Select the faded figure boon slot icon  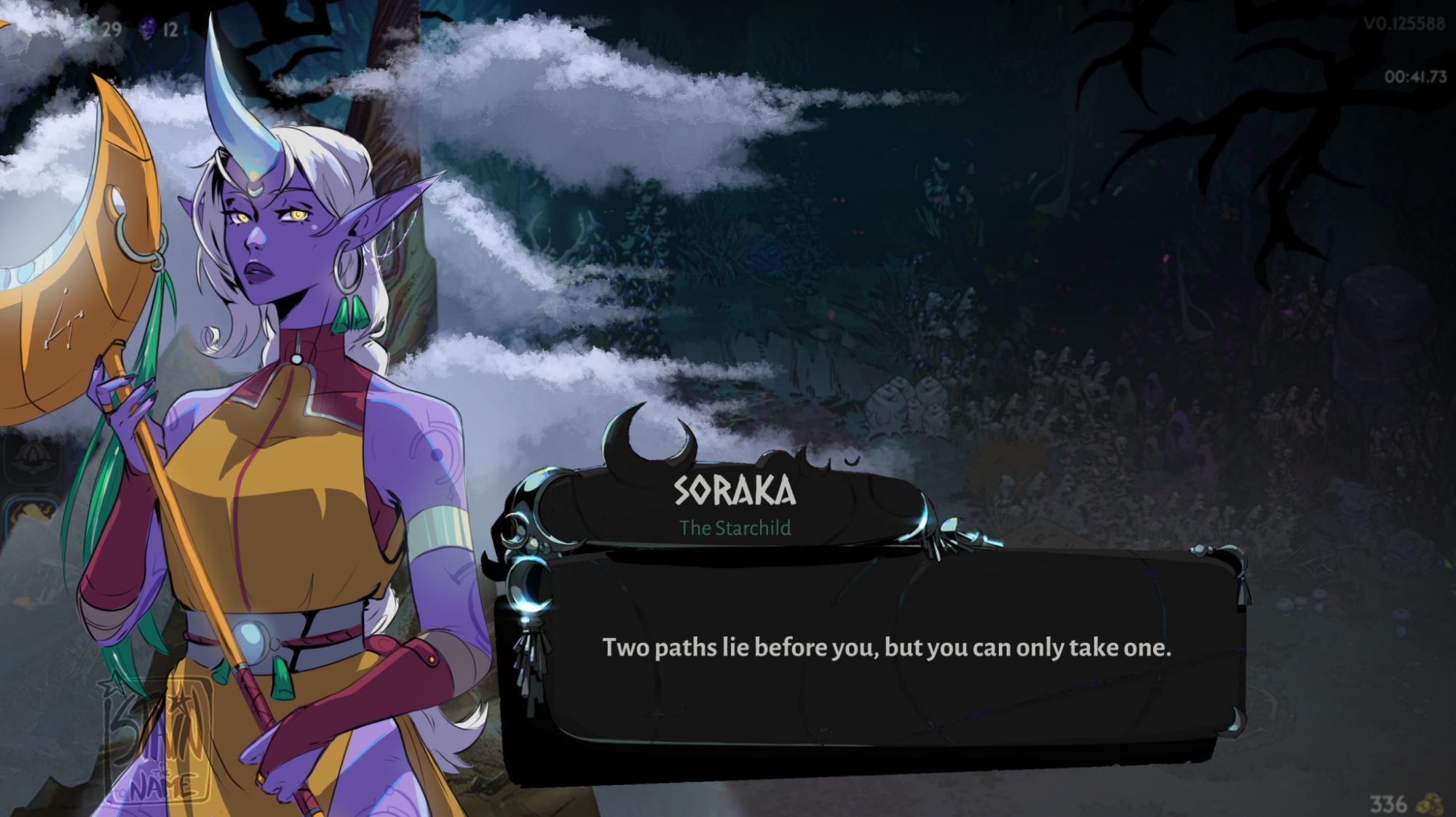pos(31,459)
